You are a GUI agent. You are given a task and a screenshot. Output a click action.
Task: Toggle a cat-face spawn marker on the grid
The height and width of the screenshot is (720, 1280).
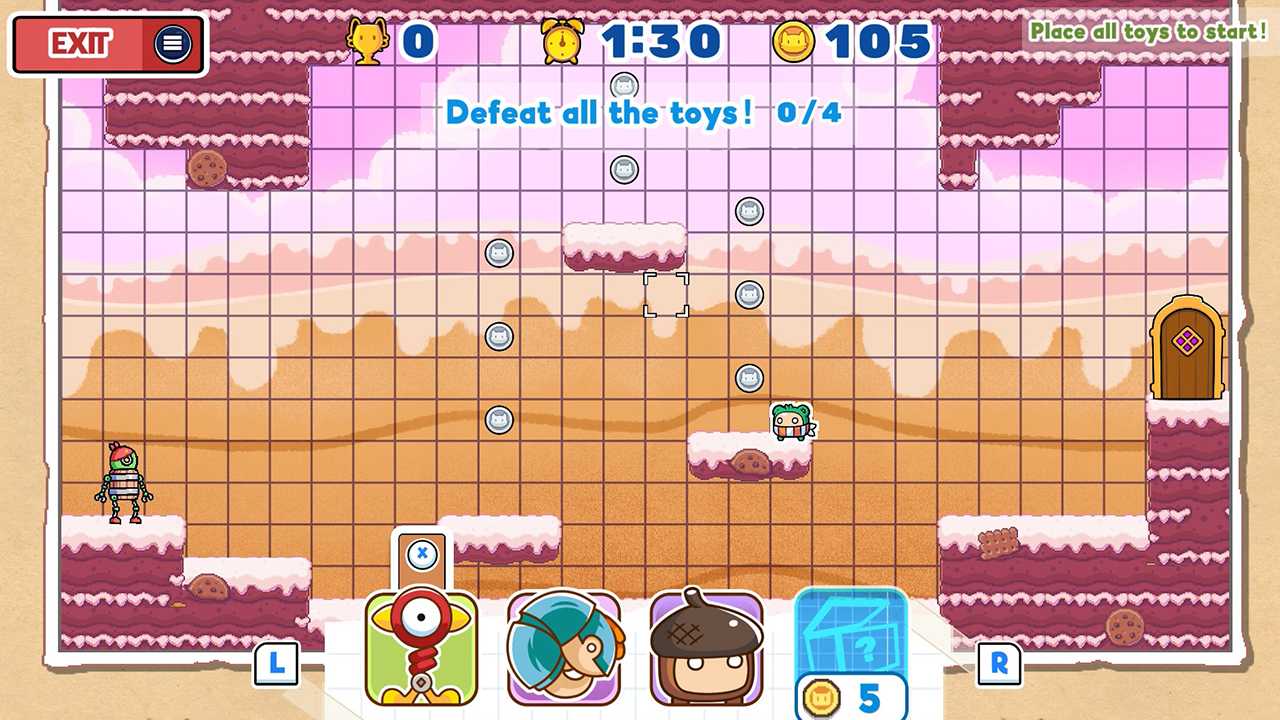[500, 253]
